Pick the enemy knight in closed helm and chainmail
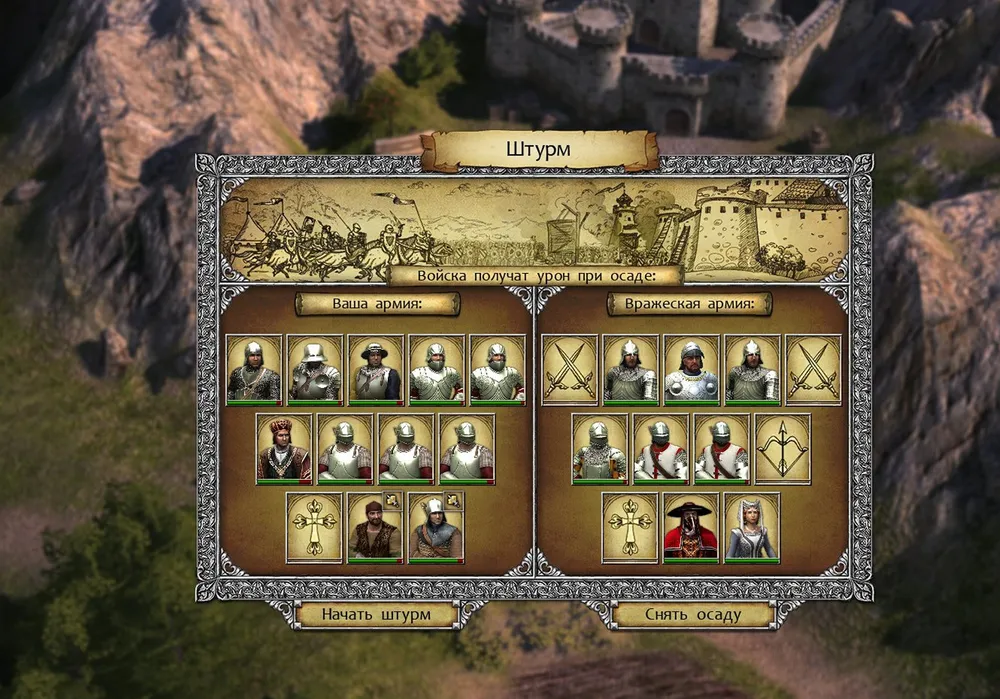The height and width of the screenshot is (699, 1000). pos(600,448)
